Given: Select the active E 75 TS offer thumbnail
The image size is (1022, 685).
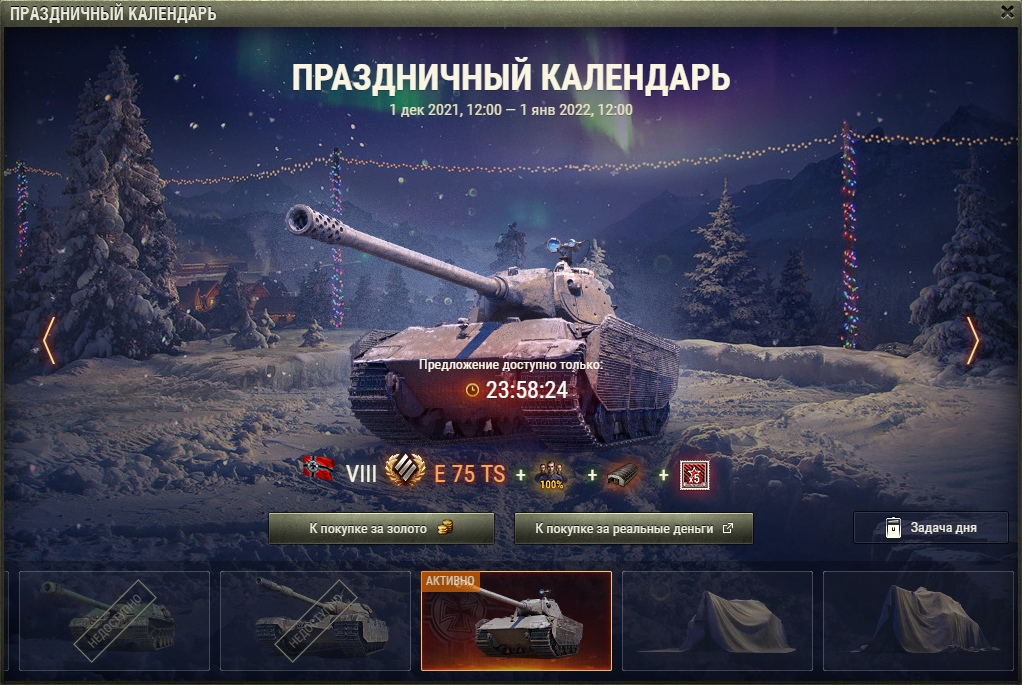Looking at the screenshot, I should pyautogui.click(x=516, y=621).
